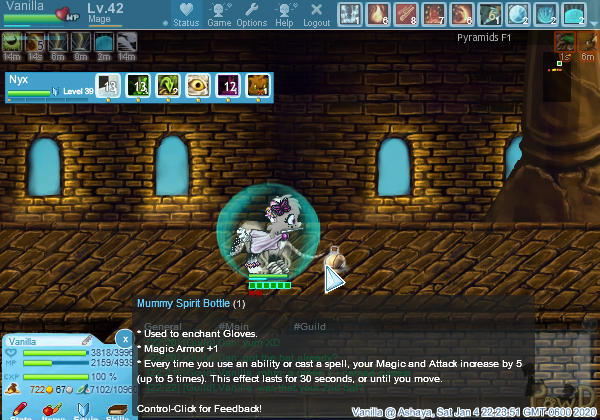The image size is (600, 420).
Task: Use the red scroll hotbar slot
Action: [x=406, y=14]
